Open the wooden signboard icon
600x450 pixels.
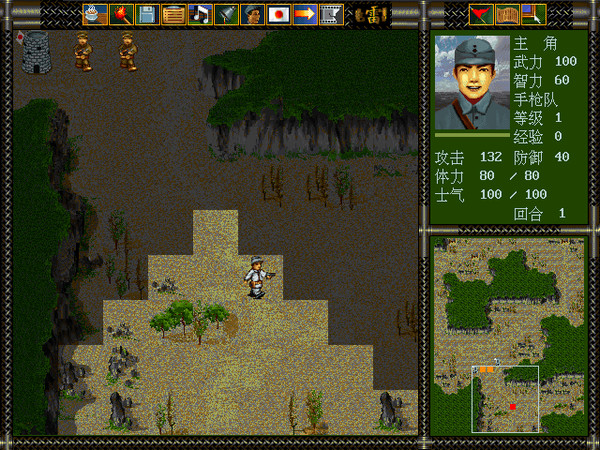pyautogui.click(x=173, y=14)
